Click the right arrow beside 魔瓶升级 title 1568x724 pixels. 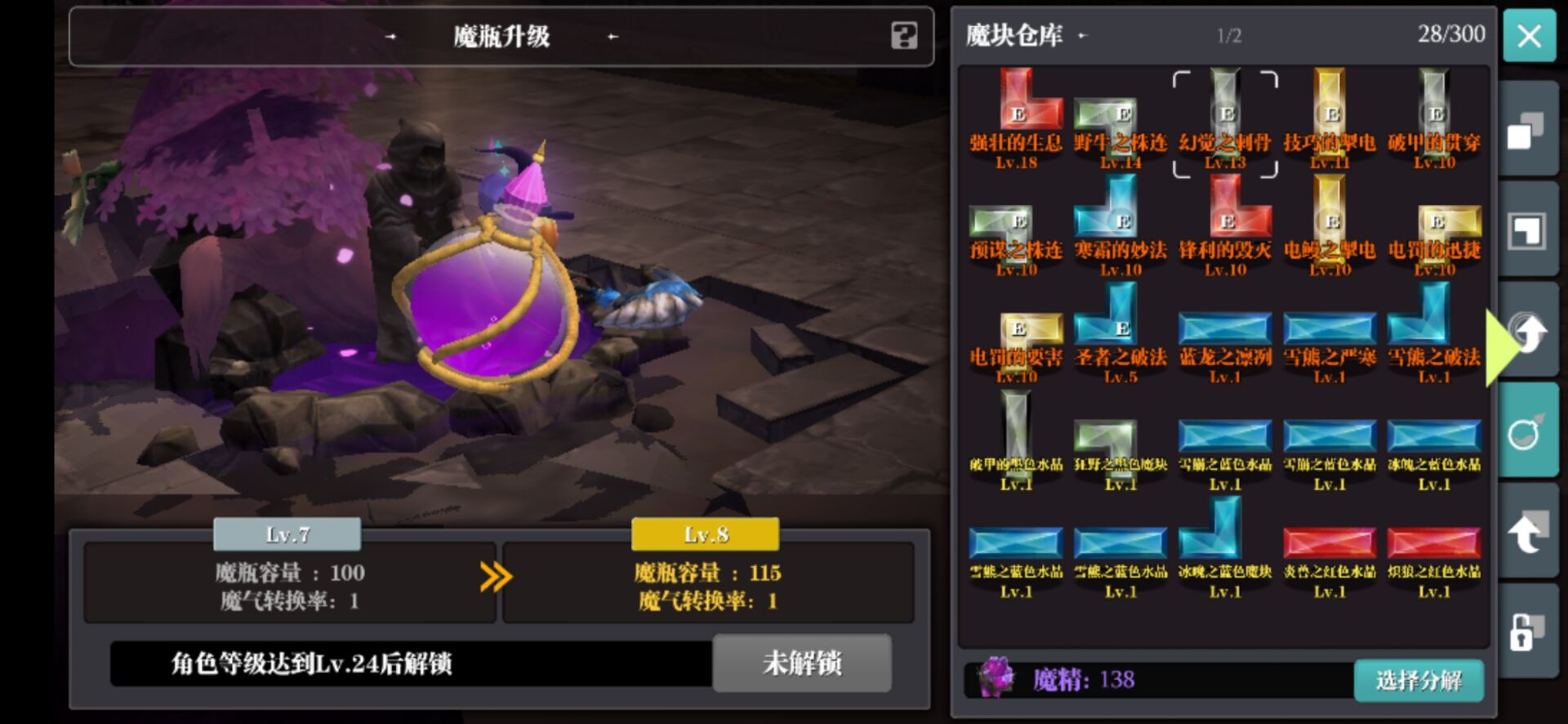tap(612, 37)
